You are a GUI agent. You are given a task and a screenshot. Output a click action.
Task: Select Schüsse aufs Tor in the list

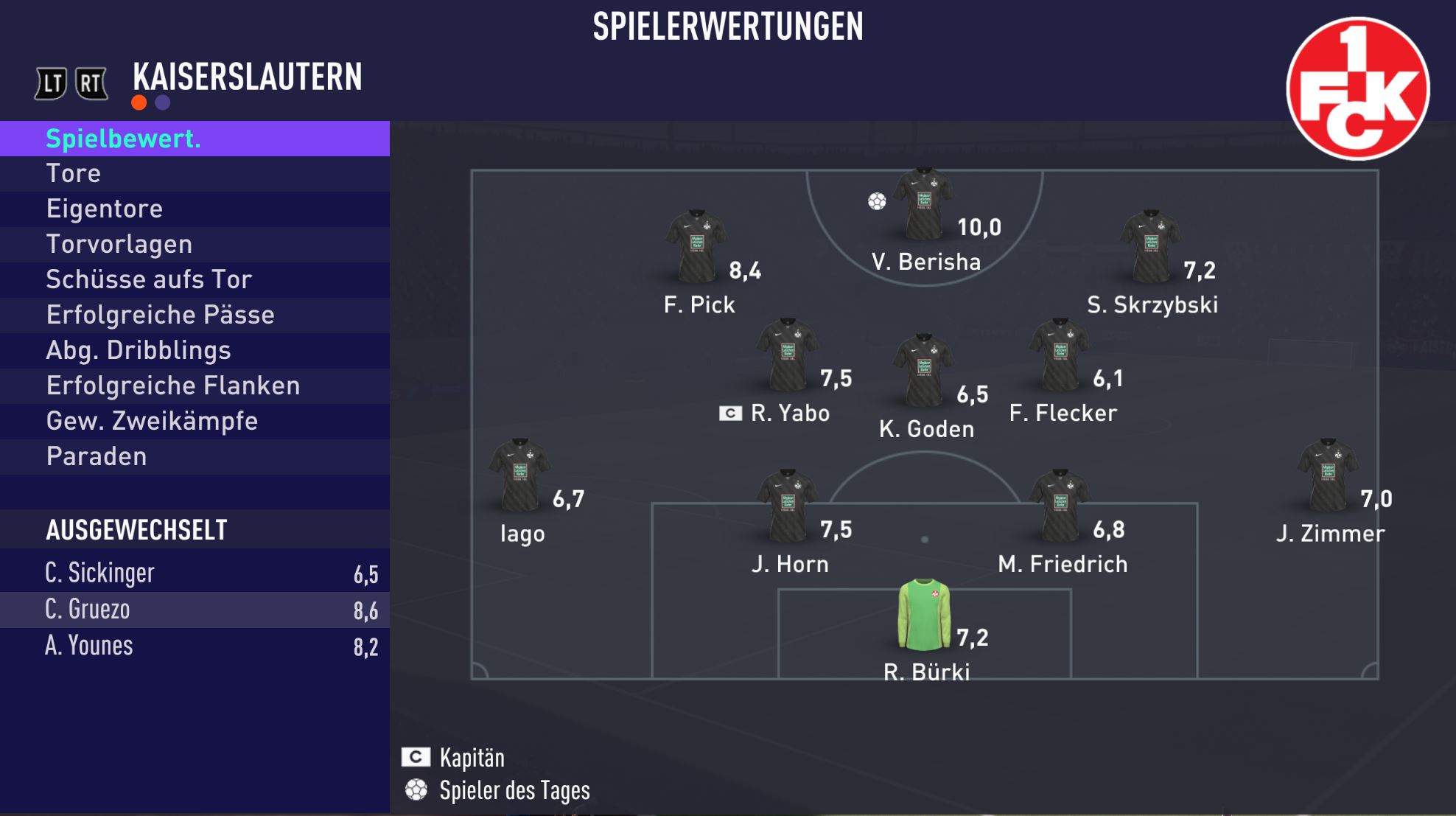195,280
